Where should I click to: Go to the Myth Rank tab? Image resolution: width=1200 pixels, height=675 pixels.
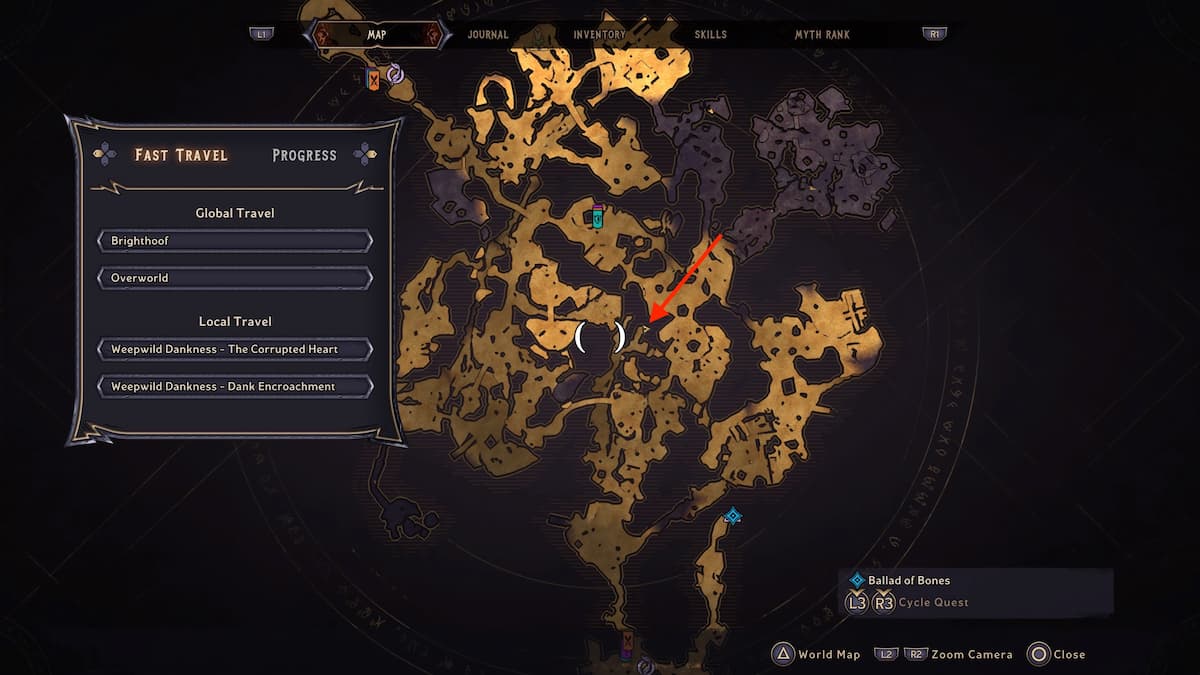[822, 35]
